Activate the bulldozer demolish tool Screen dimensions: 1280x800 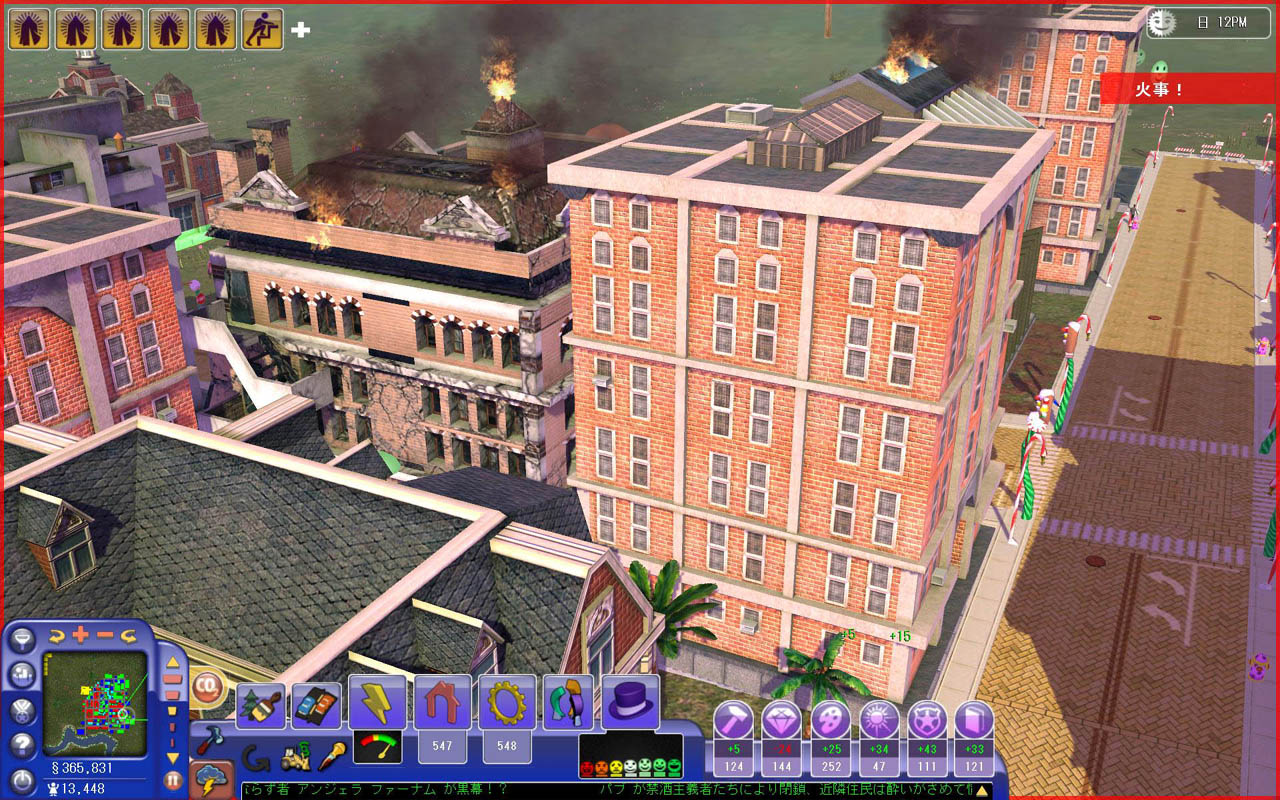tap(293, 759)
